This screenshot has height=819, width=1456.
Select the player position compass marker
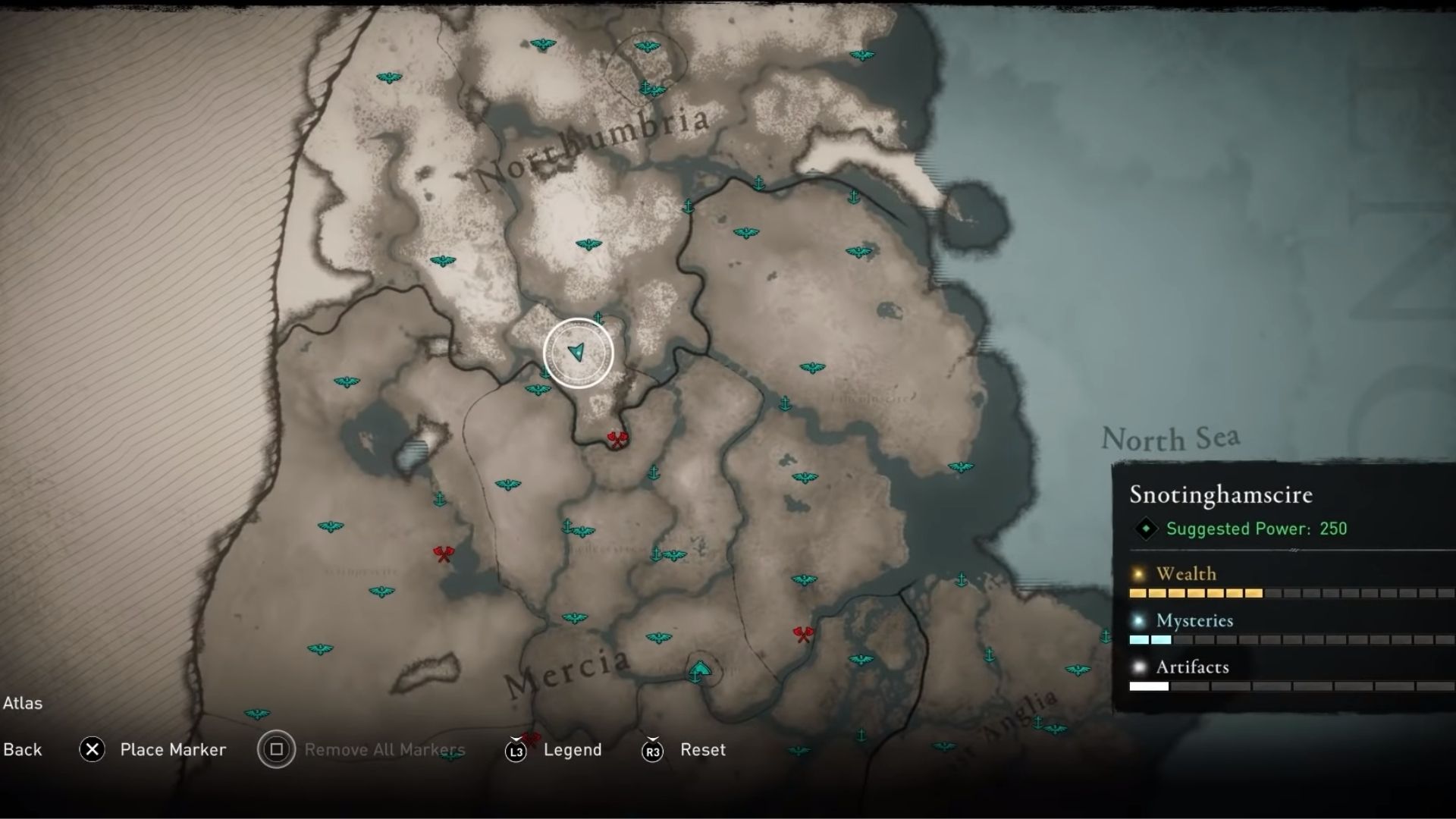point(579,353)
